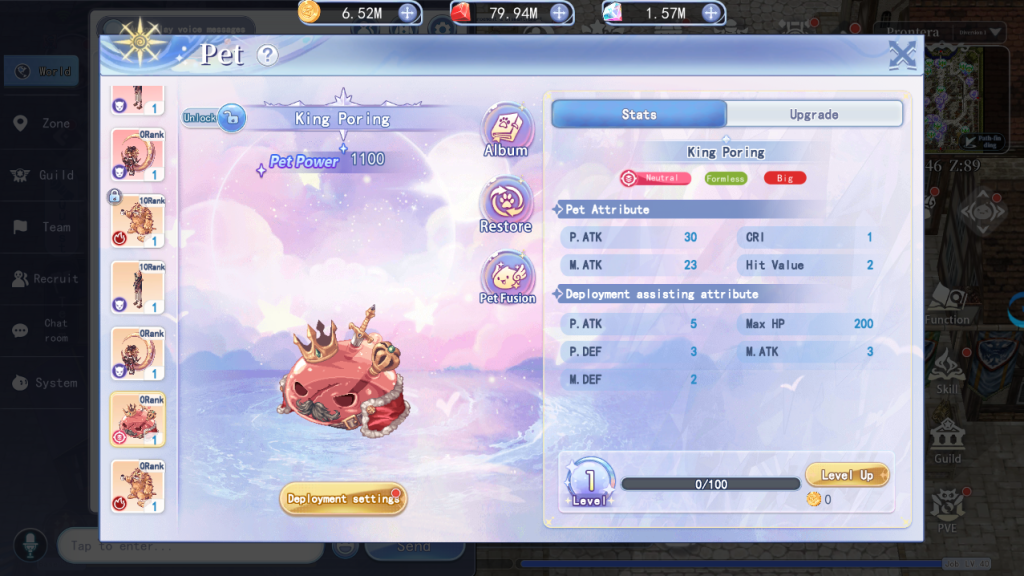Click the chat text entry field
The height and width of the screenshot is (576, 1024).
(190, 546)
